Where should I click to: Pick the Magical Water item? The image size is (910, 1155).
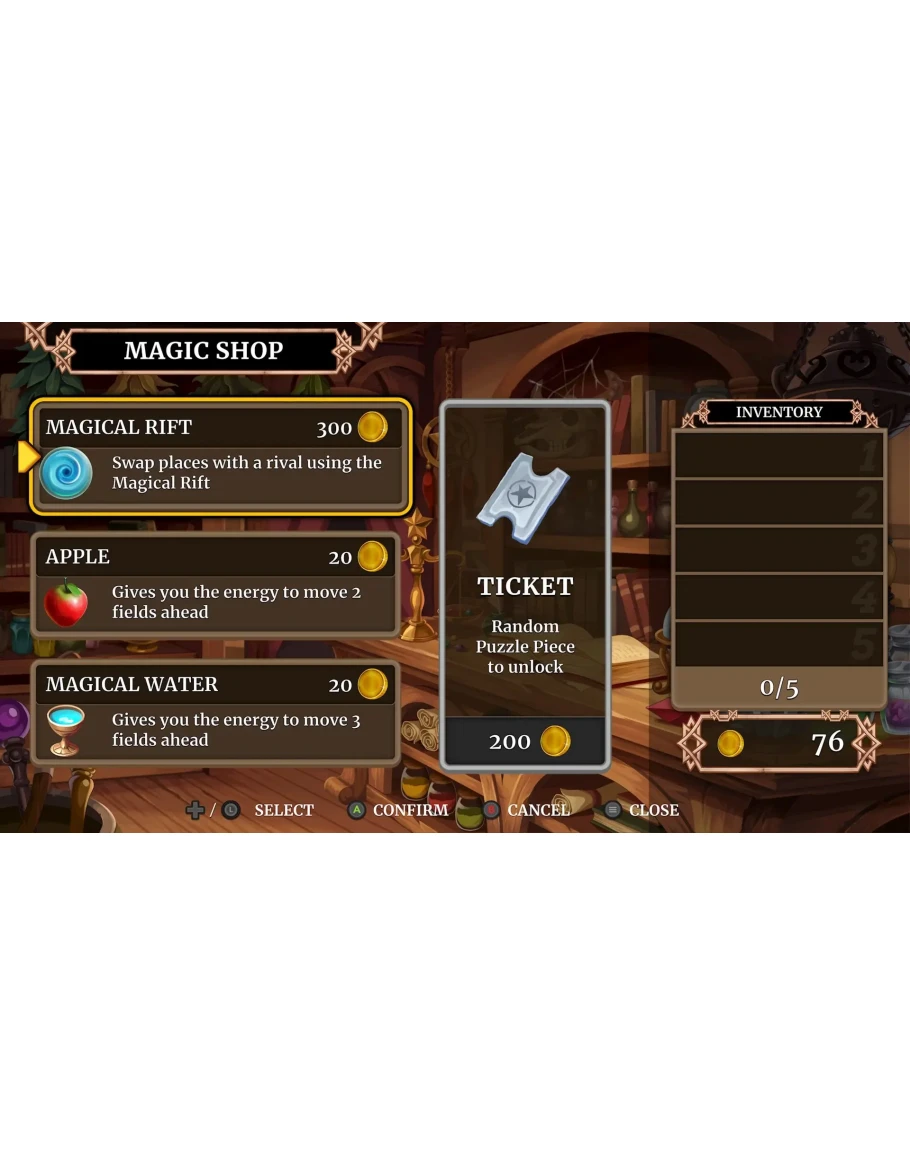pyautogui.click(x=216, y=713)
